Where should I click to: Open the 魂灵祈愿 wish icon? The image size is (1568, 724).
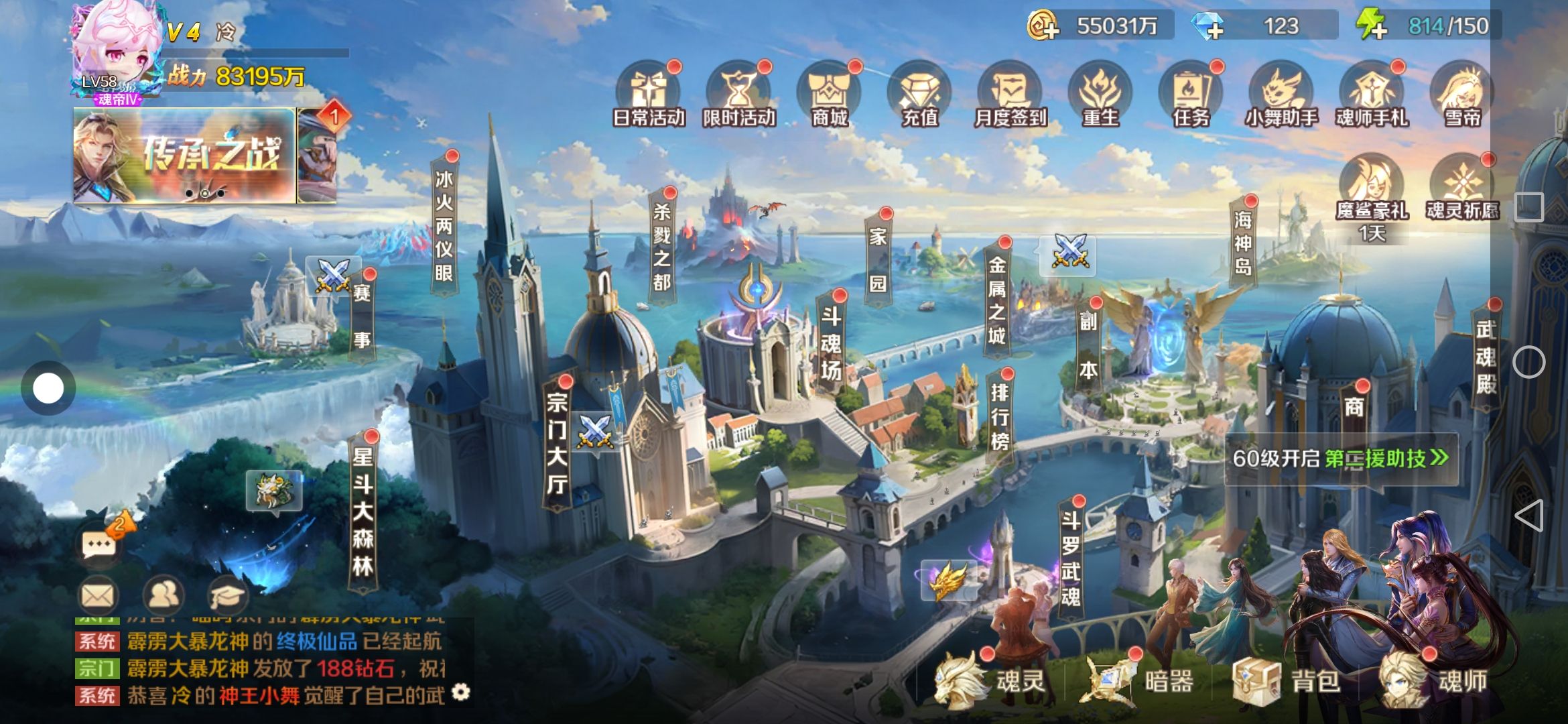(x=1461, y=189)
